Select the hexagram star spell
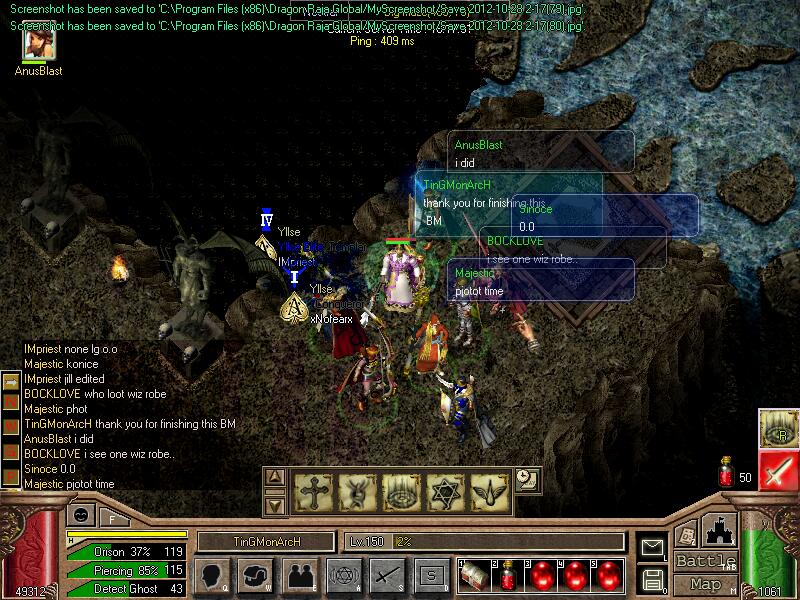Viewport: 800px width, 600px height. pyautogui.click(x=444, y=489)
